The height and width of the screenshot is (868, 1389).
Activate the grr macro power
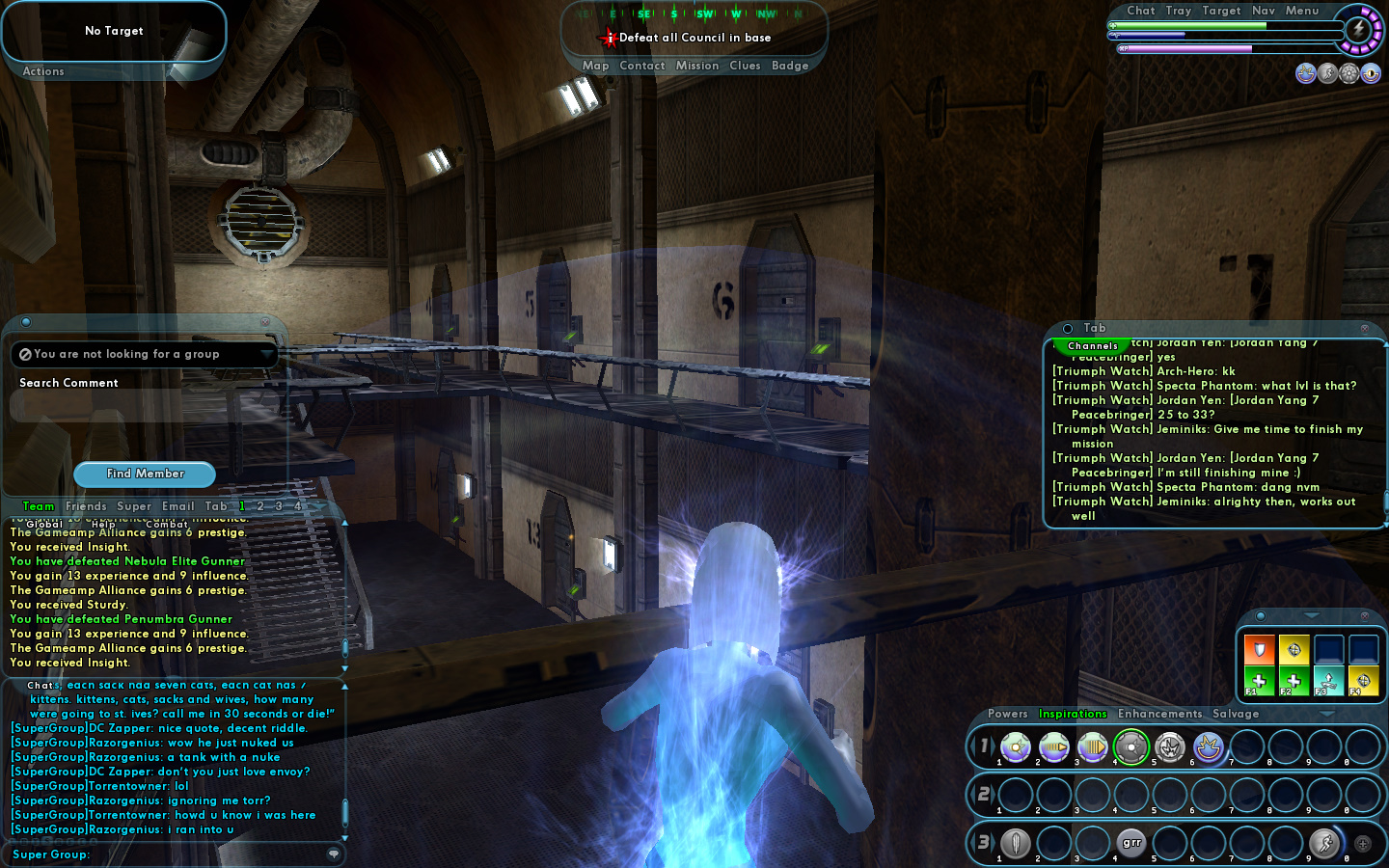pos(1131,843)
